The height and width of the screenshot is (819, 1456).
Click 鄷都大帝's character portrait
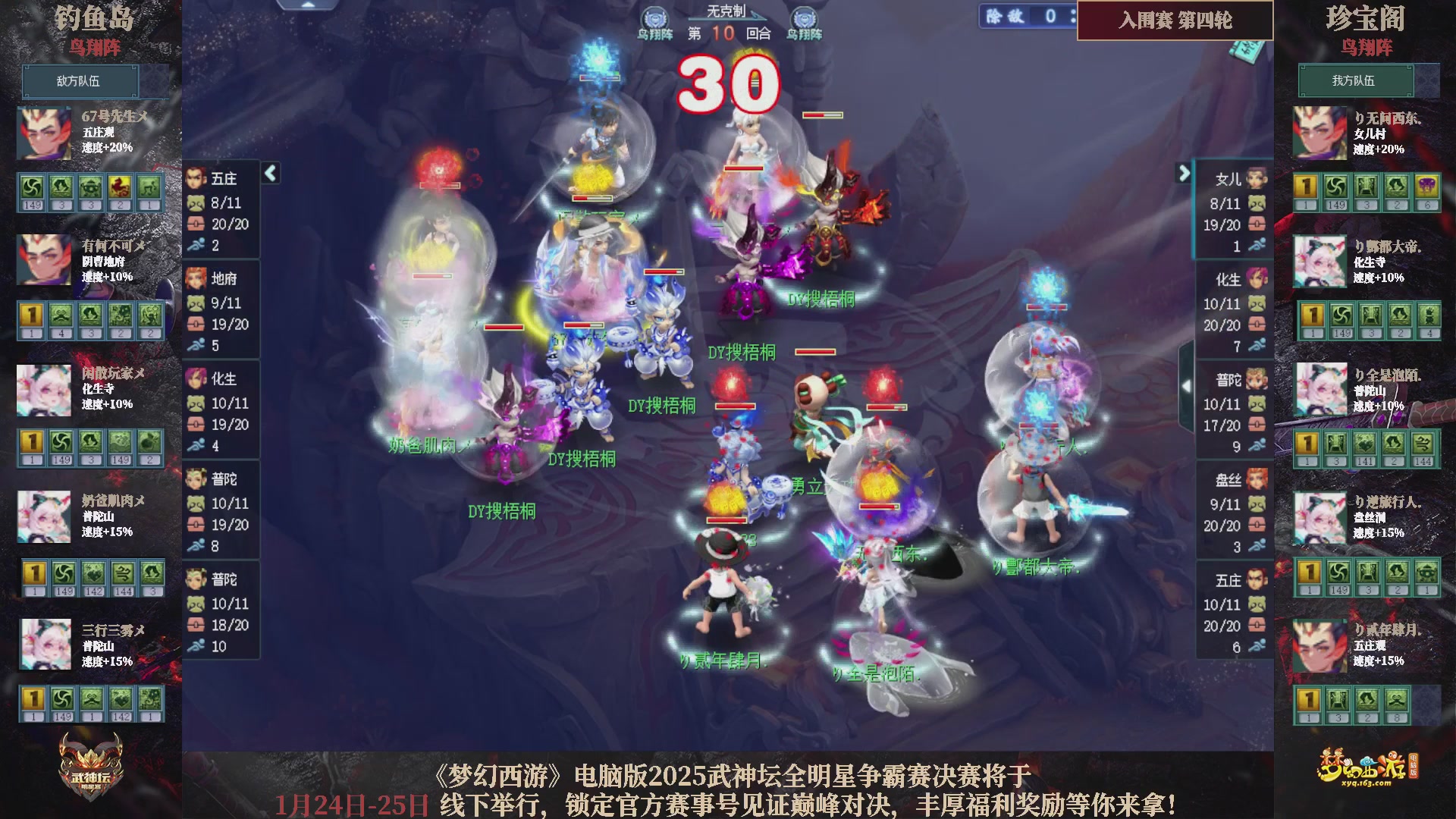(x=1319, y=261)
